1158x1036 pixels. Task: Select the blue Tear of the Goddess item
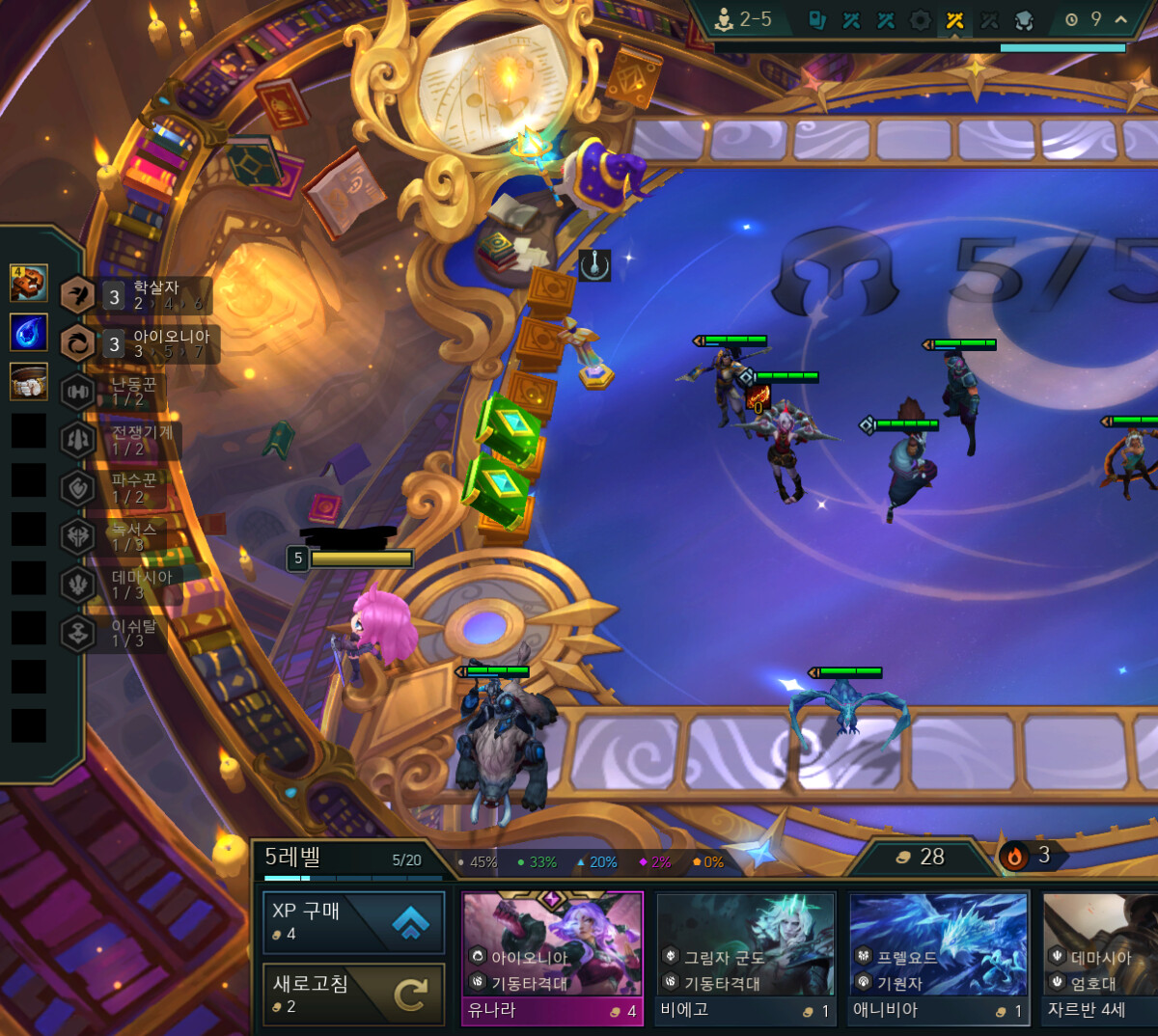click(29, 332)
